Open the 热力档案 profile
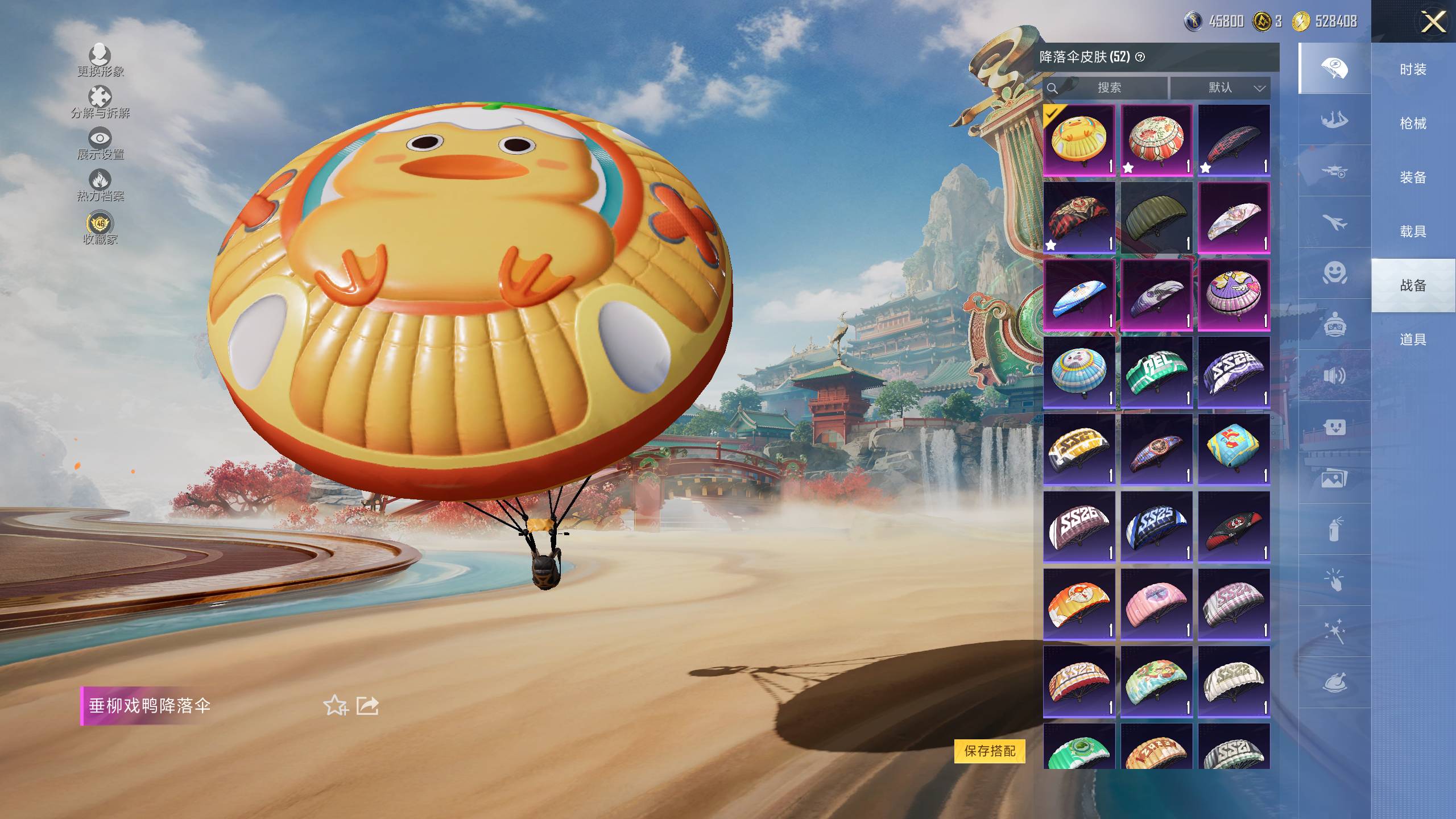Screen dimensions: 1456x819 click(x=100, y=185)
